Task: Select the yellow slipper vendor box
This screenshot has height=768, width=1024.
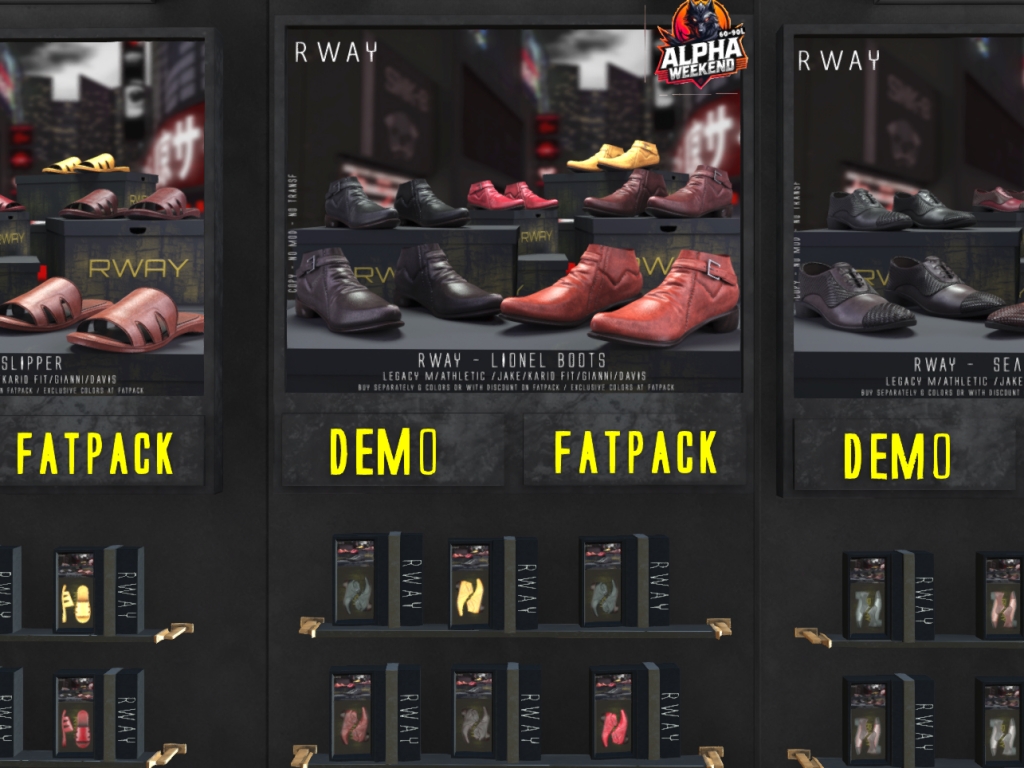Action: pyautogui.click(x=75, y=590)
